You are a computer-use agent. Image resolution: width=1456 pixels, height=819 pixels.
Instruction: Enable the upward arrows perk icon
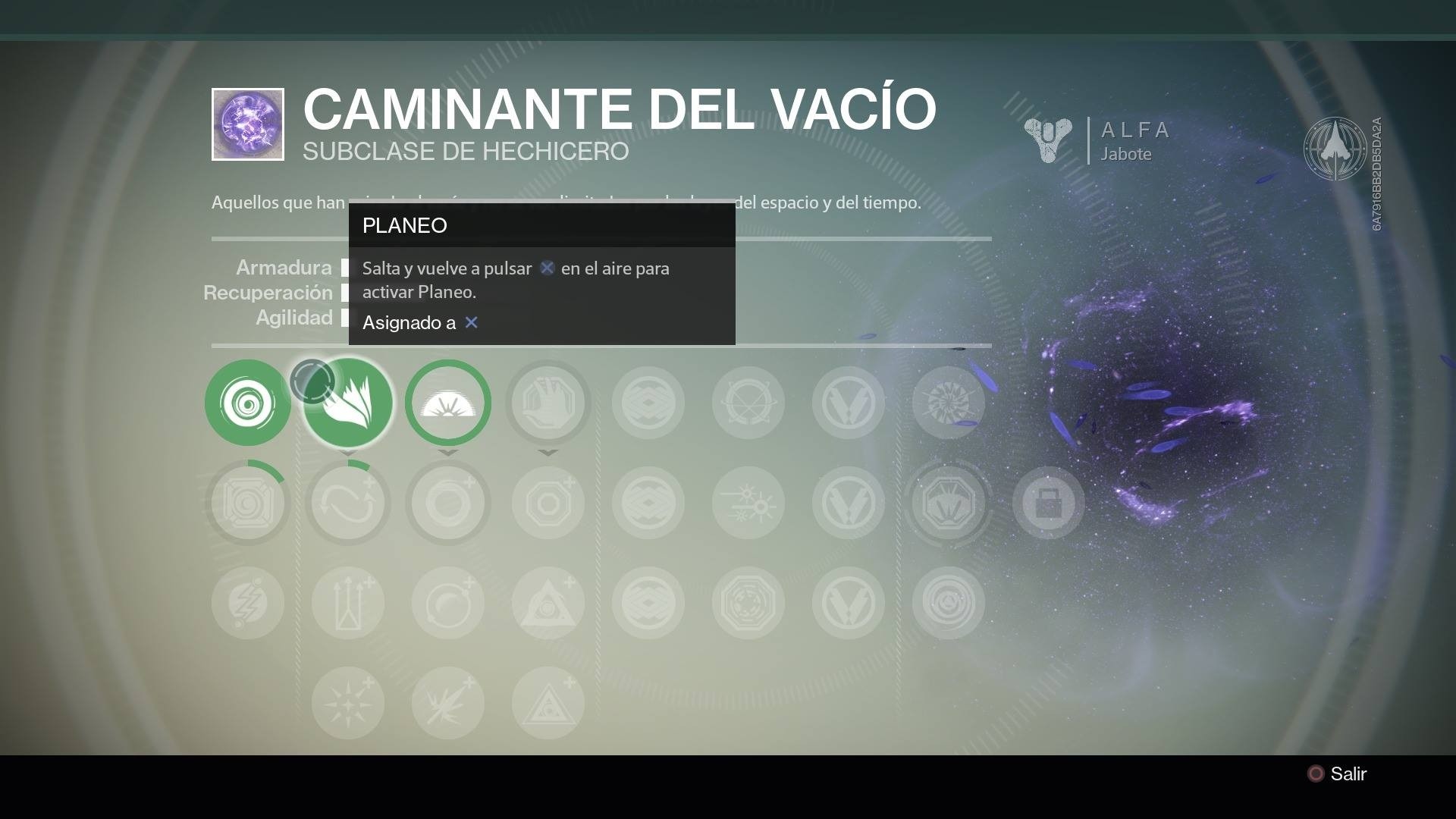coord(348,601)
